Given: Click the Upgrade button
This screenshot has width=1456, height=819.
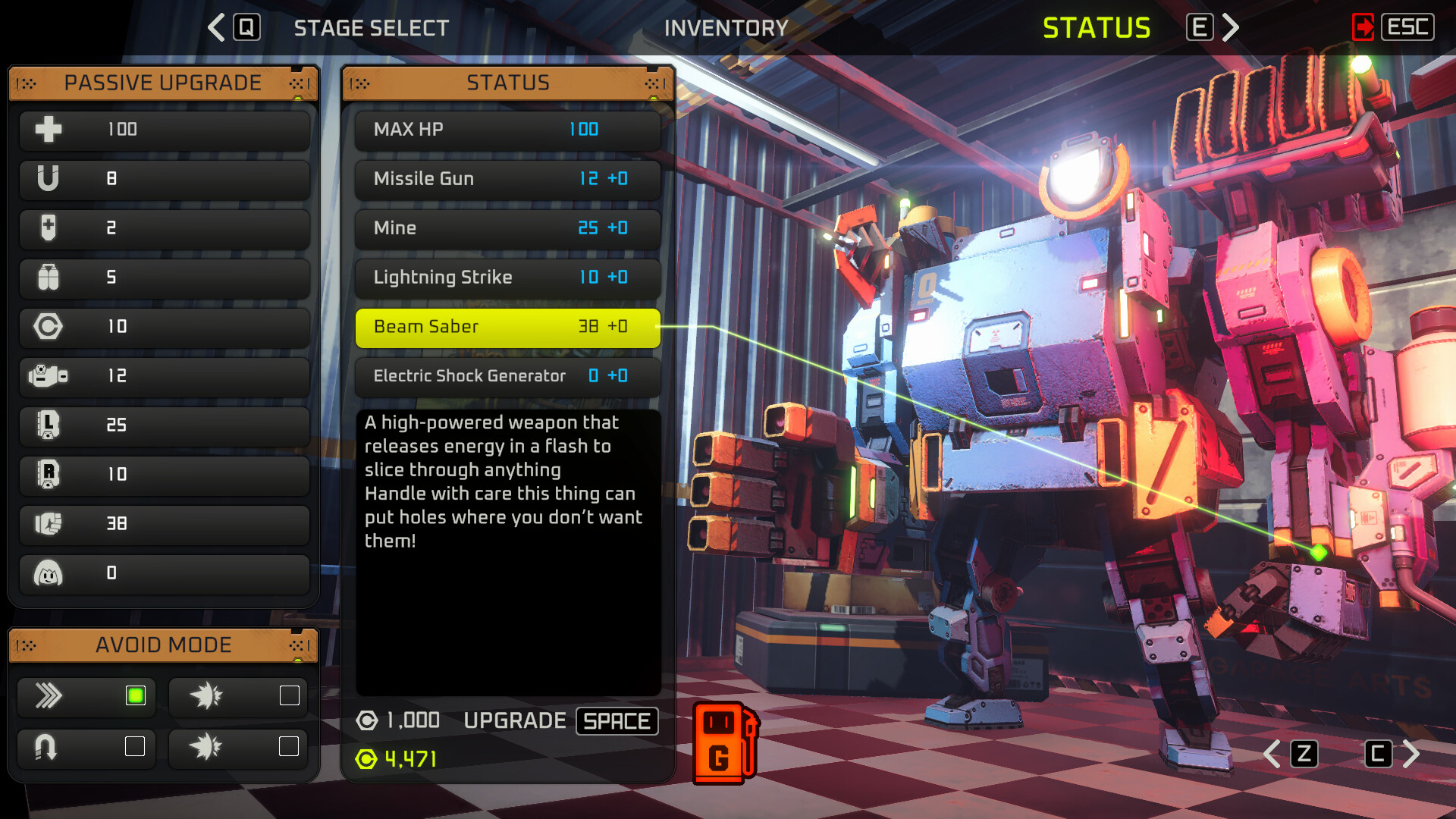Looking at the screenshot, I should click(560, 720).
